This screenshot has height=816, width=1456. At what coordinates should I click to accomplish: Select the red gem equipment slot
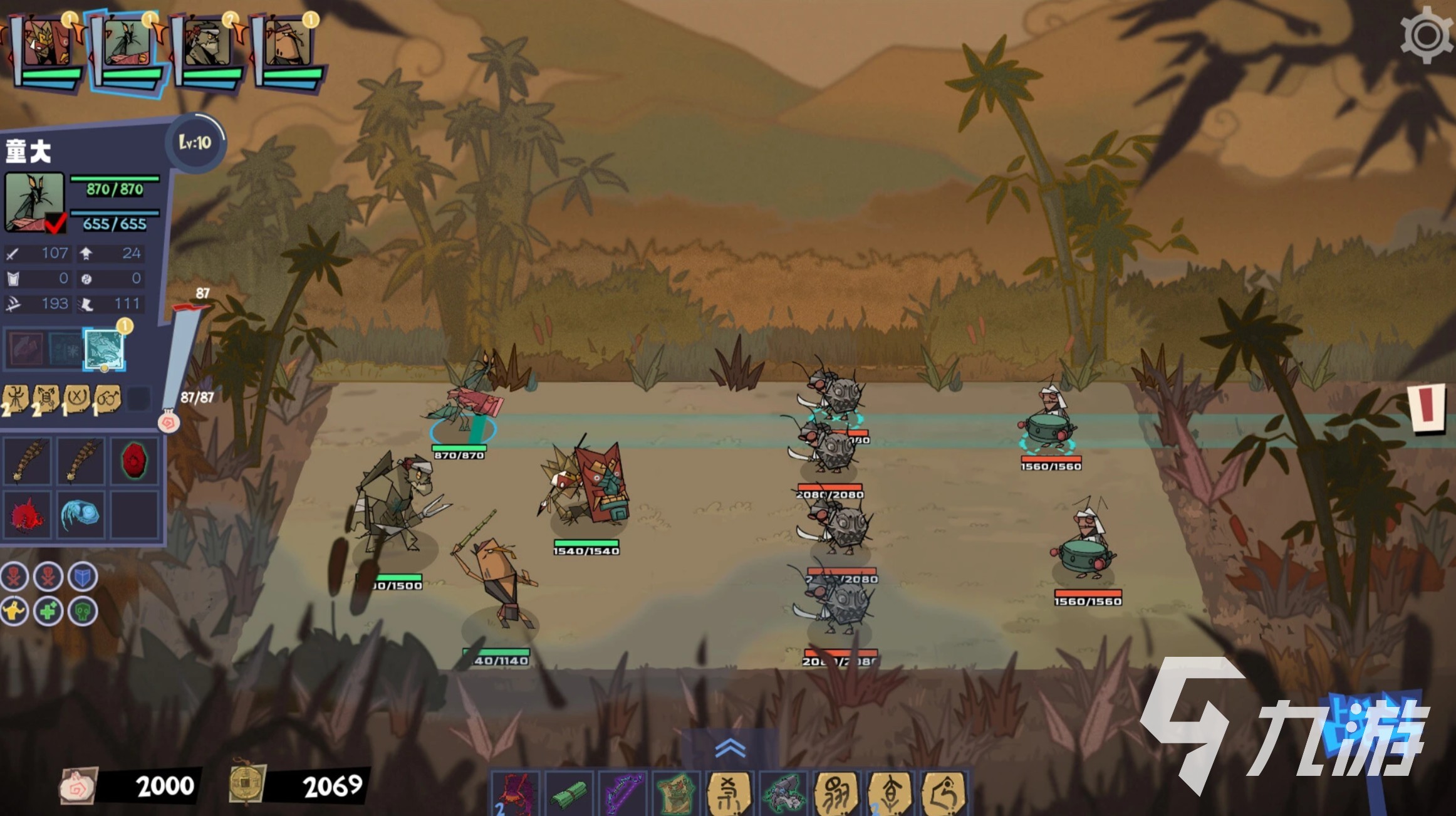coord(133,461)
